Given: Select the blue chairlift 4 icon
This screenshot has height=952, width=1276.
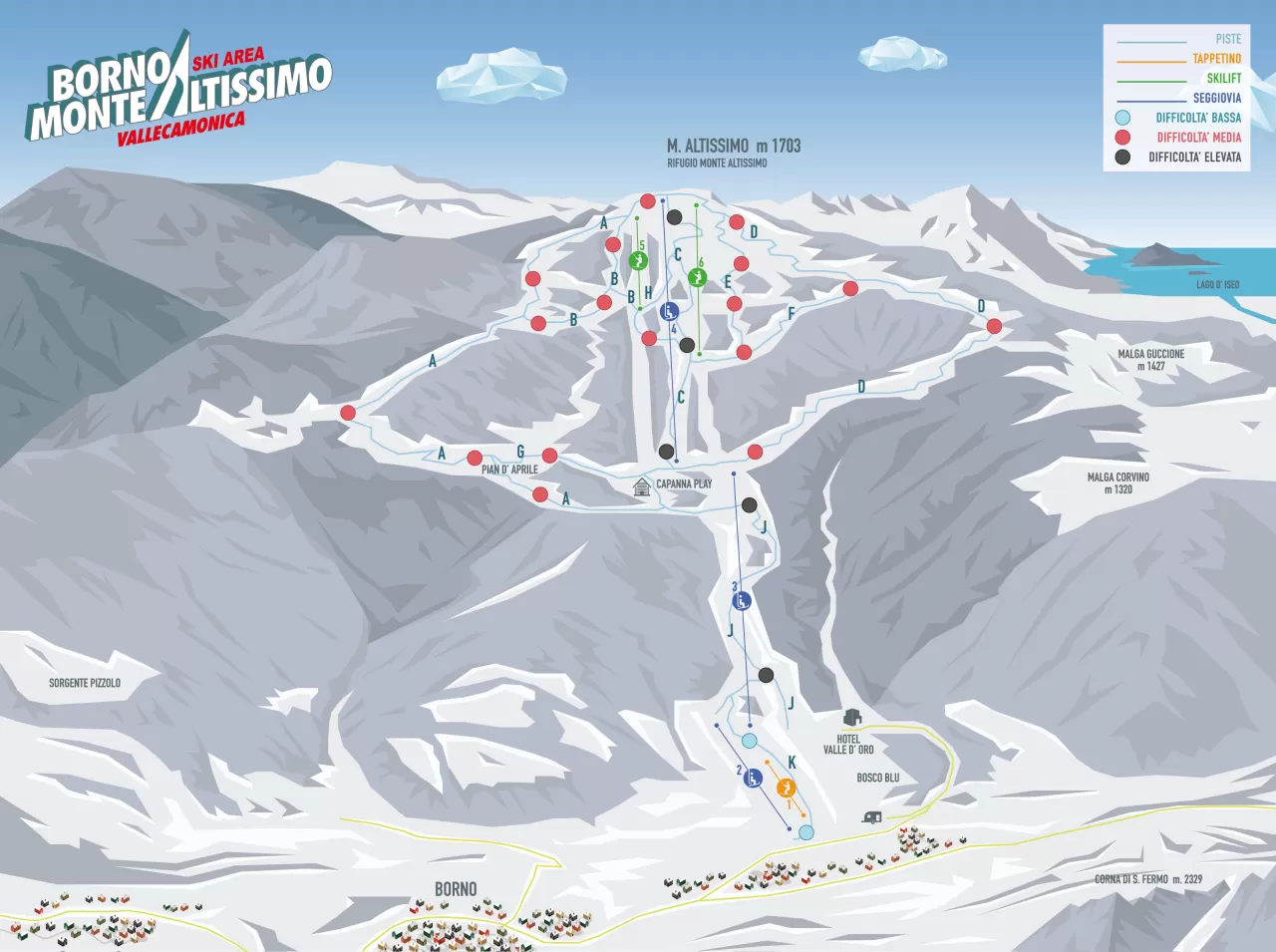Looking at the screenshot, I should coord(670,311).
